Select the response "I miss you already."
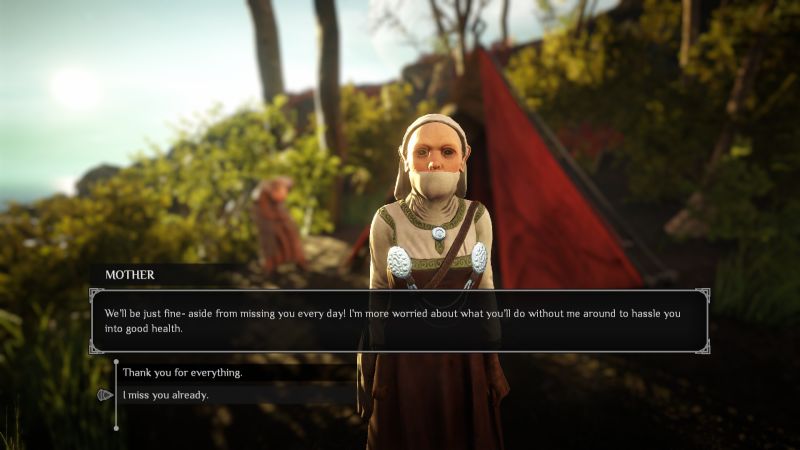The height and width of the screenshot is (450, 800). point(166,395)
